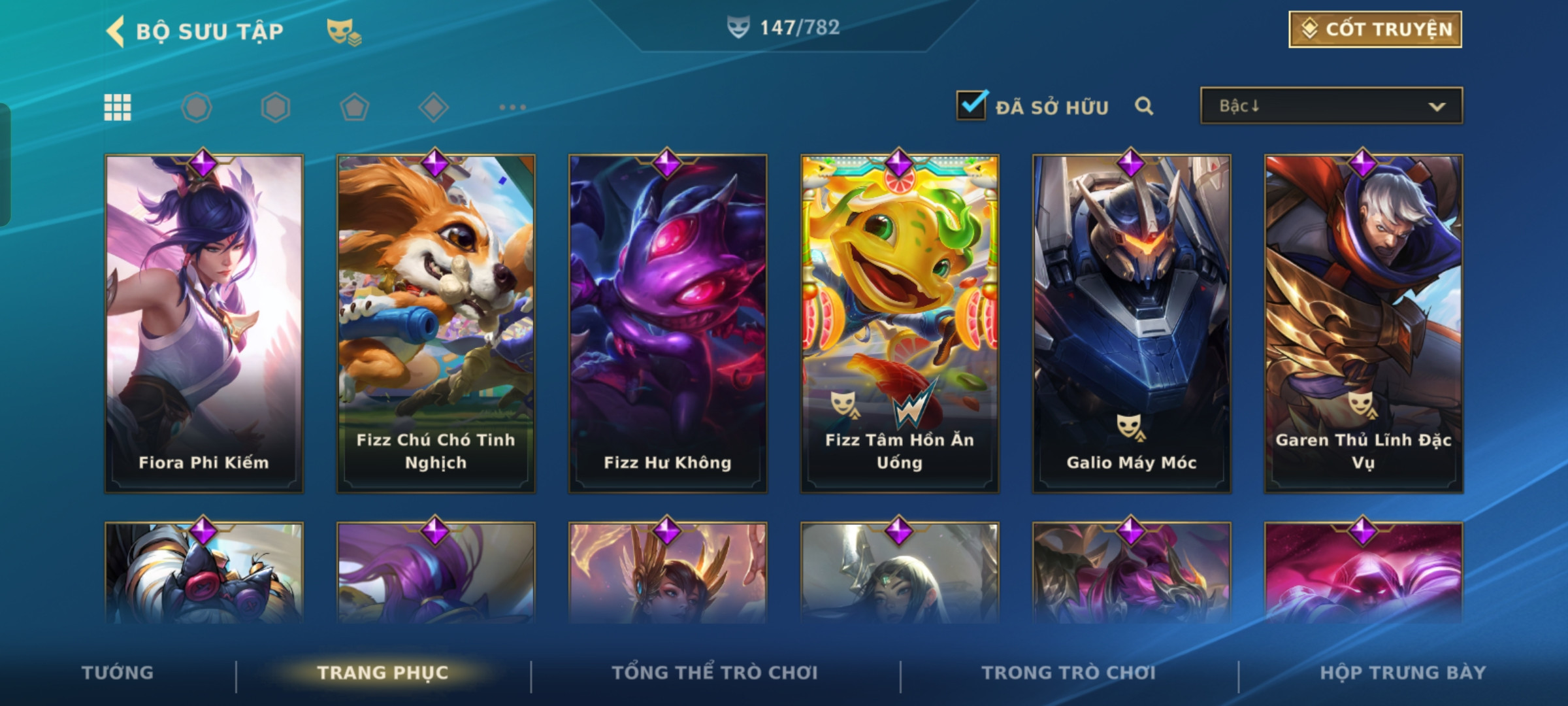Open the Fizz Hư Không skin
This screenshot has width=1568, height=706.
668,324
